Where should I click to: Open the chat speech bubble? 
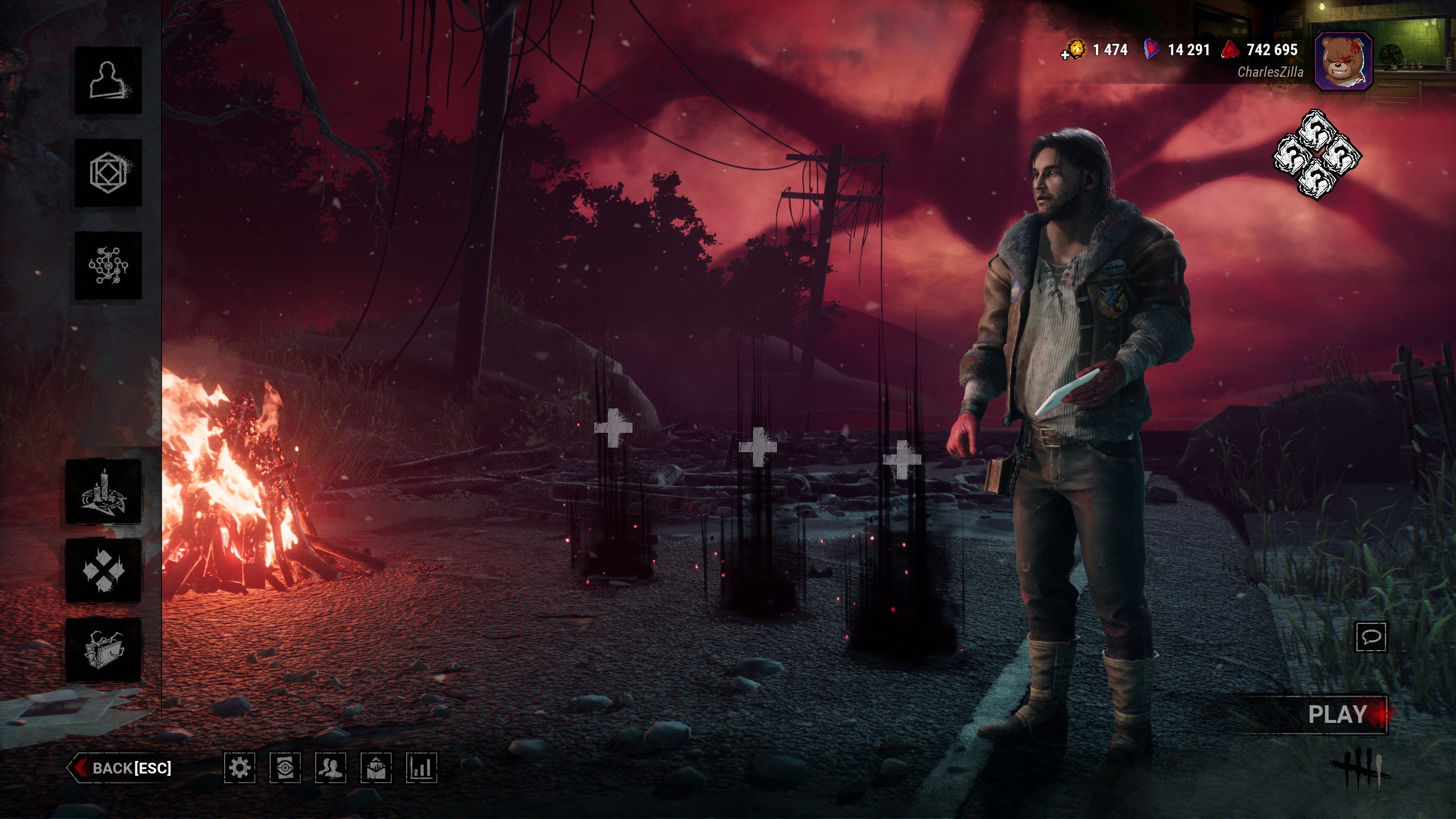click(1371, 636)
